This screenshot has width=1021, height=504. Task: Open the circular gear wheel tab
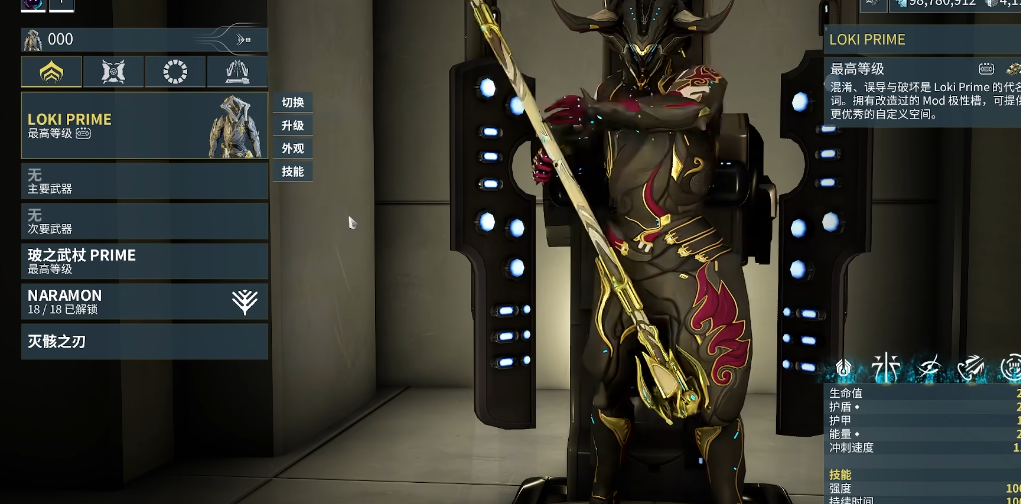[x=175, y=72]
